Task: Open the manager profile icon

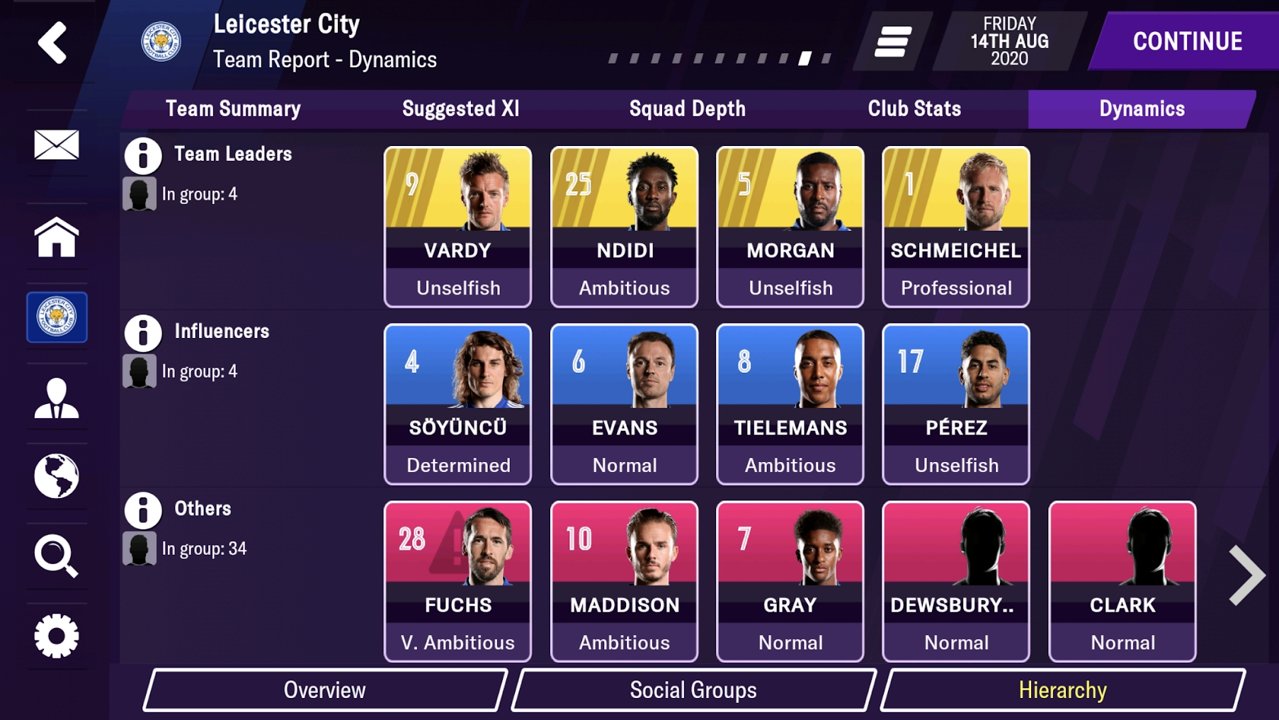Action: [56, 397]
